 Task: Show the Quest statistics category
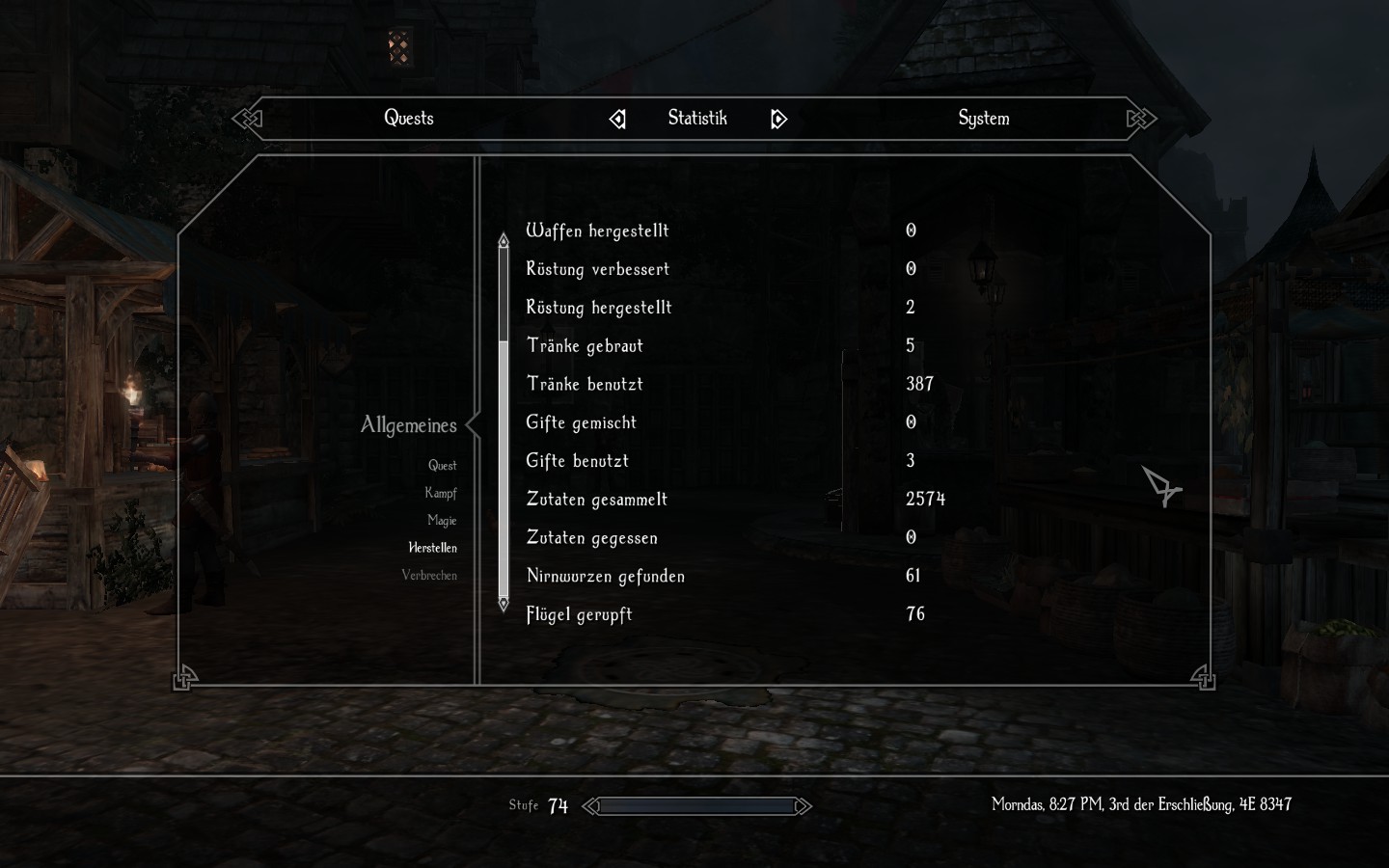tap(442, 466)
